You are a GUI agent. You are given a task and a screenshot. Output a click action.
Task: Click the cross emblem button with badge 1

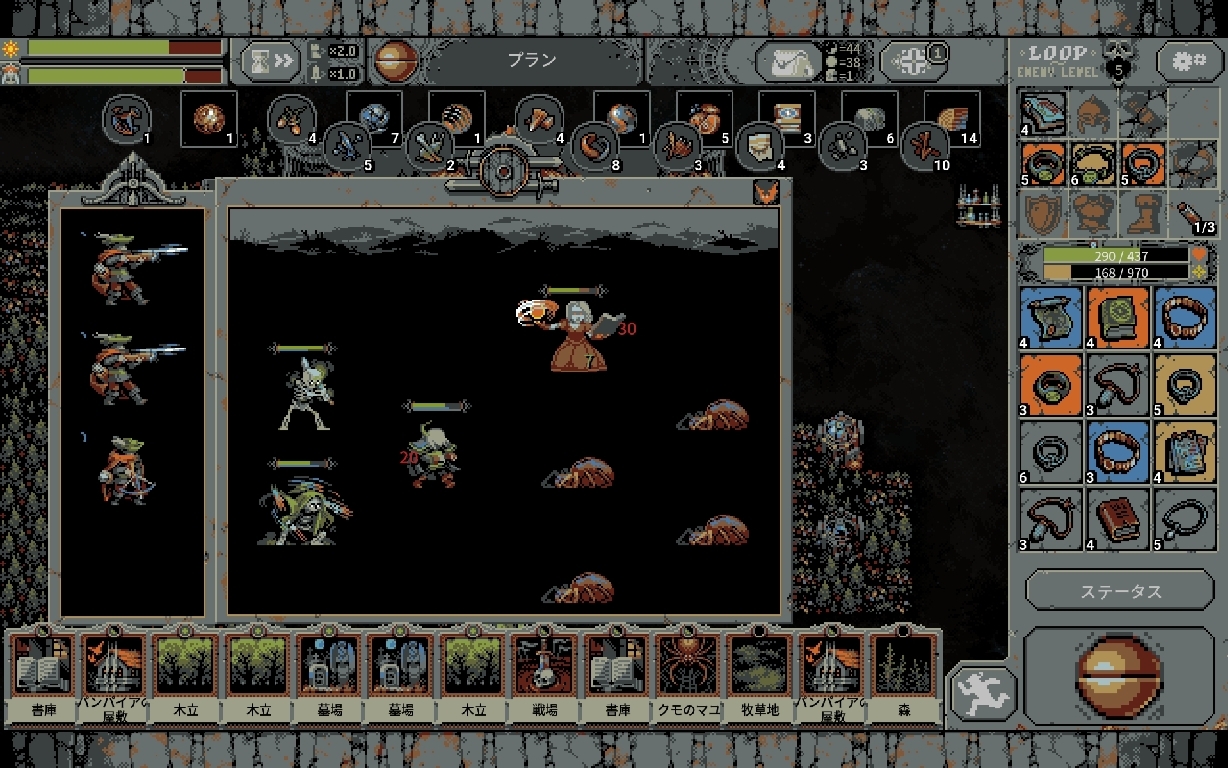click(x=911, y=62)
